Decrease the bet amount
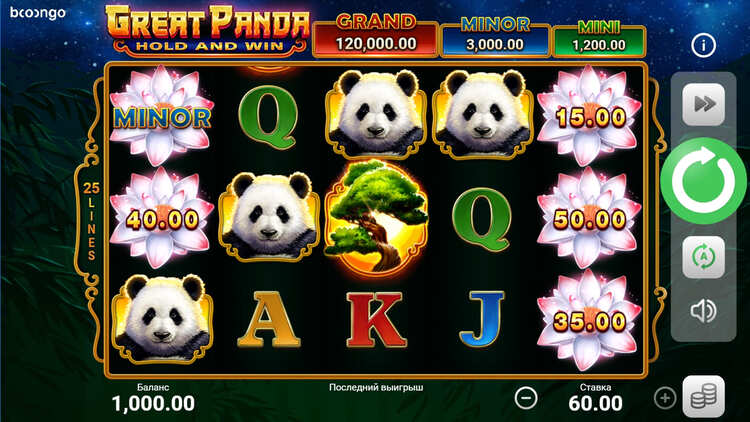 point(526,397)
